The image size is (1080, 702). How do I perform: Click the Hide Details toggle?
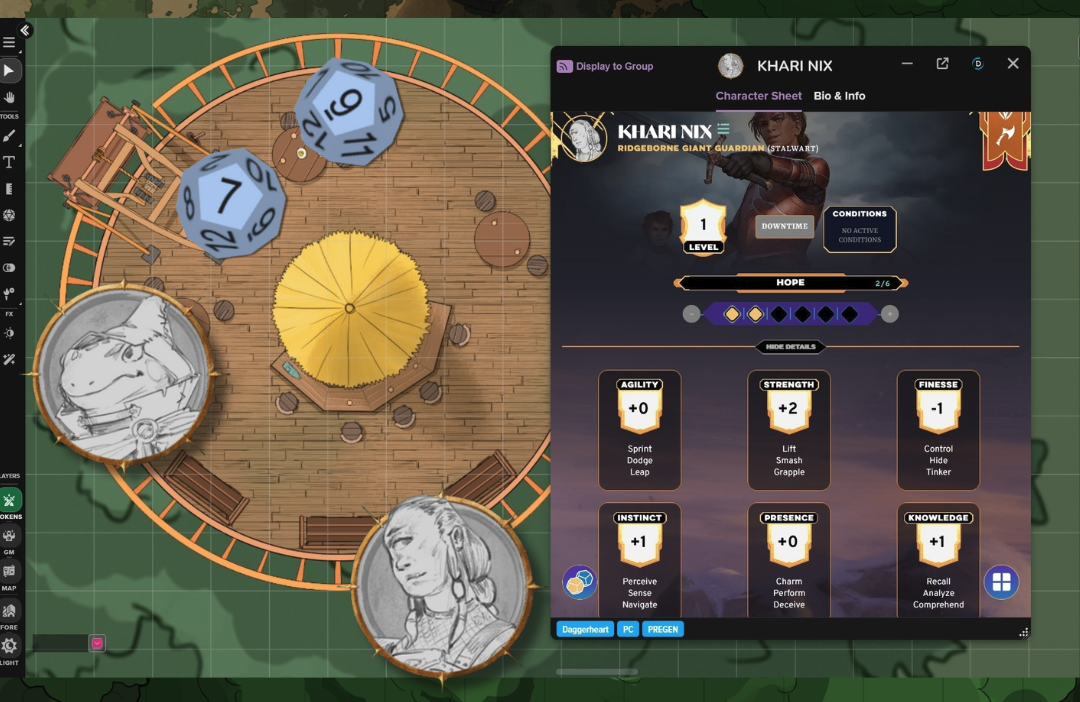point(790,347)
